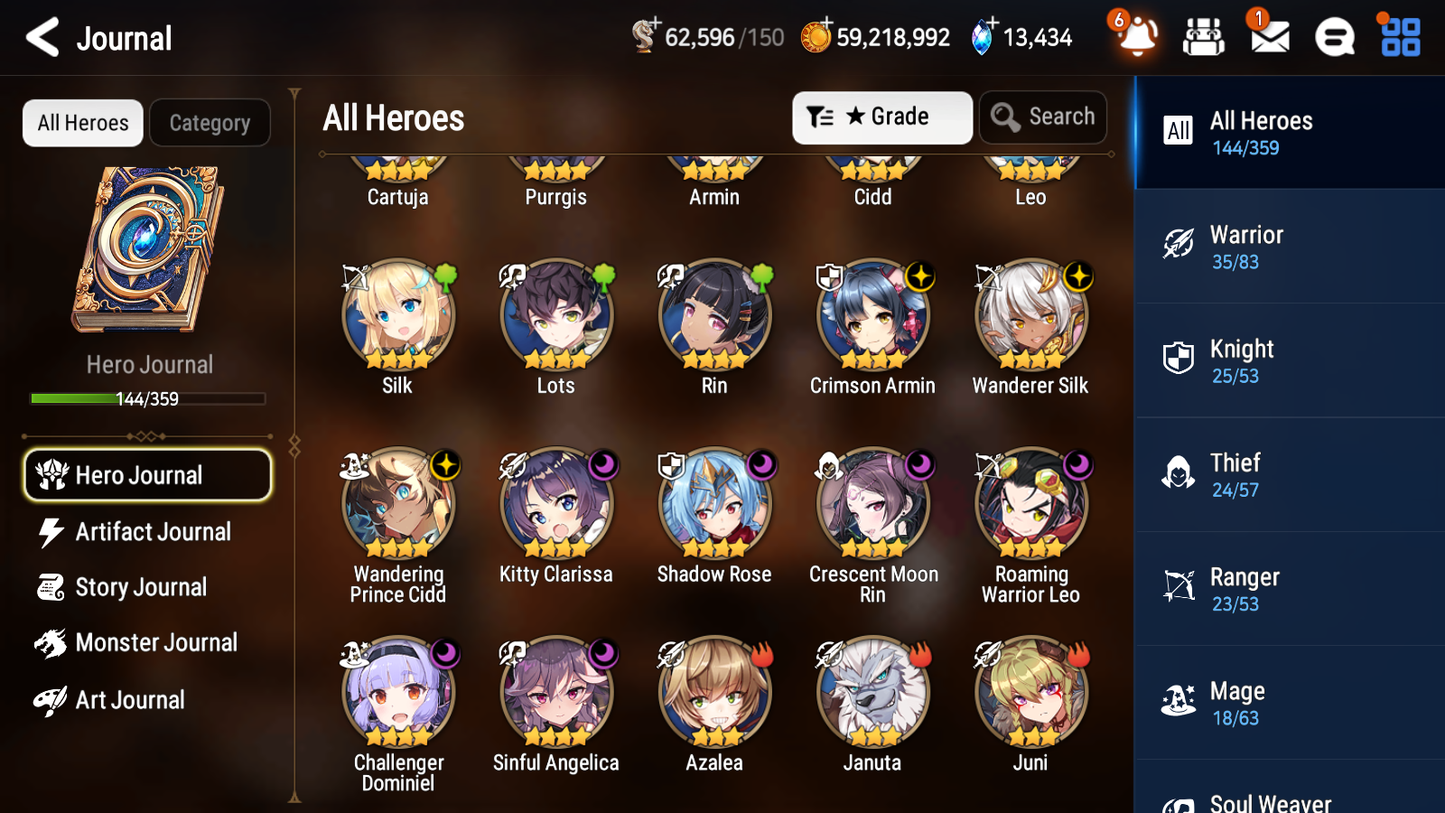The width and height of the screenshot is (1445, 813).
Task: Open the Grade filter dropdown
Action: pos(882,117)
